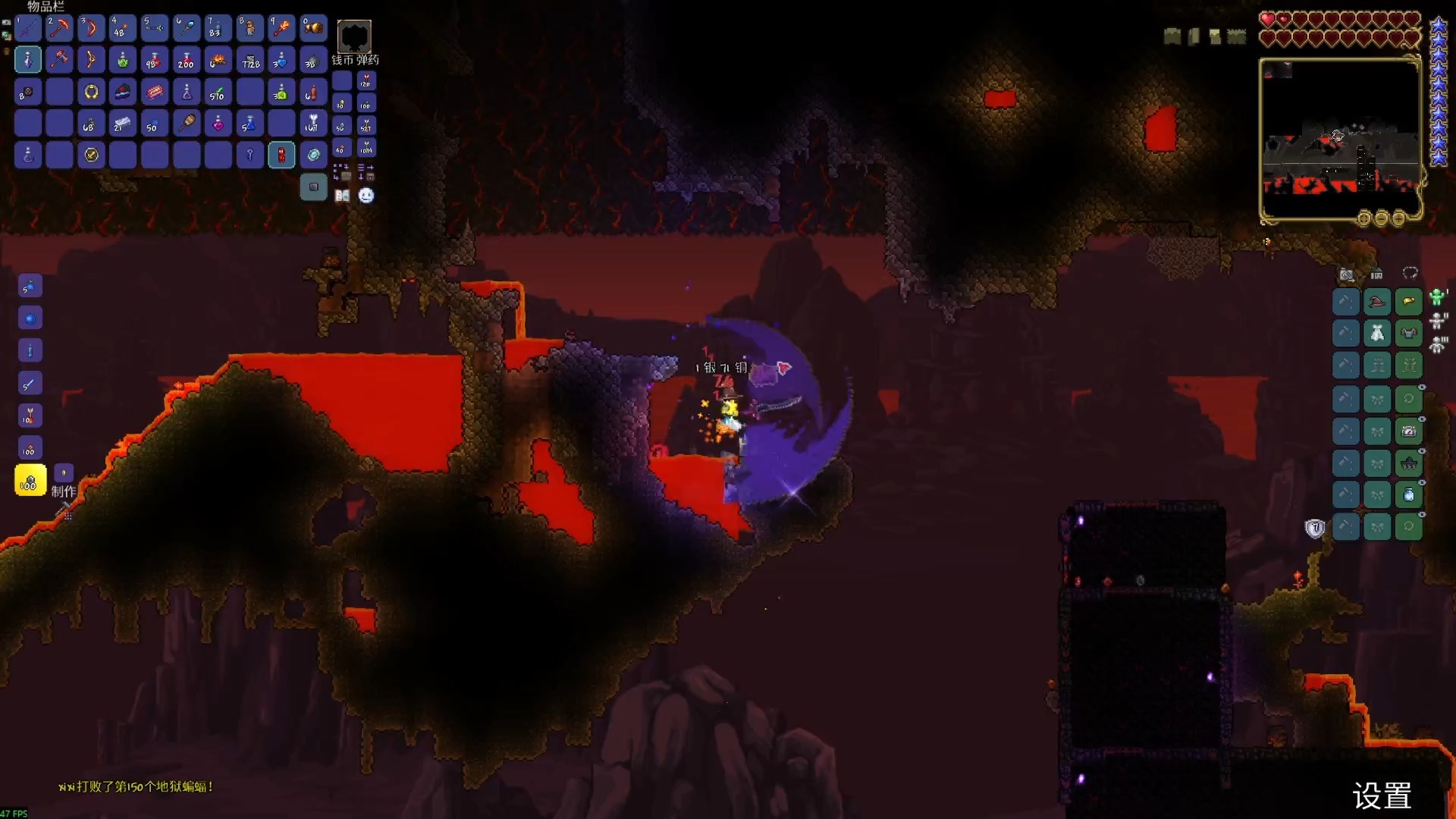This screenshot has width=1456, height=819.
Task: Select the bottle accessory slot
Action: [x=1409, y=495]
